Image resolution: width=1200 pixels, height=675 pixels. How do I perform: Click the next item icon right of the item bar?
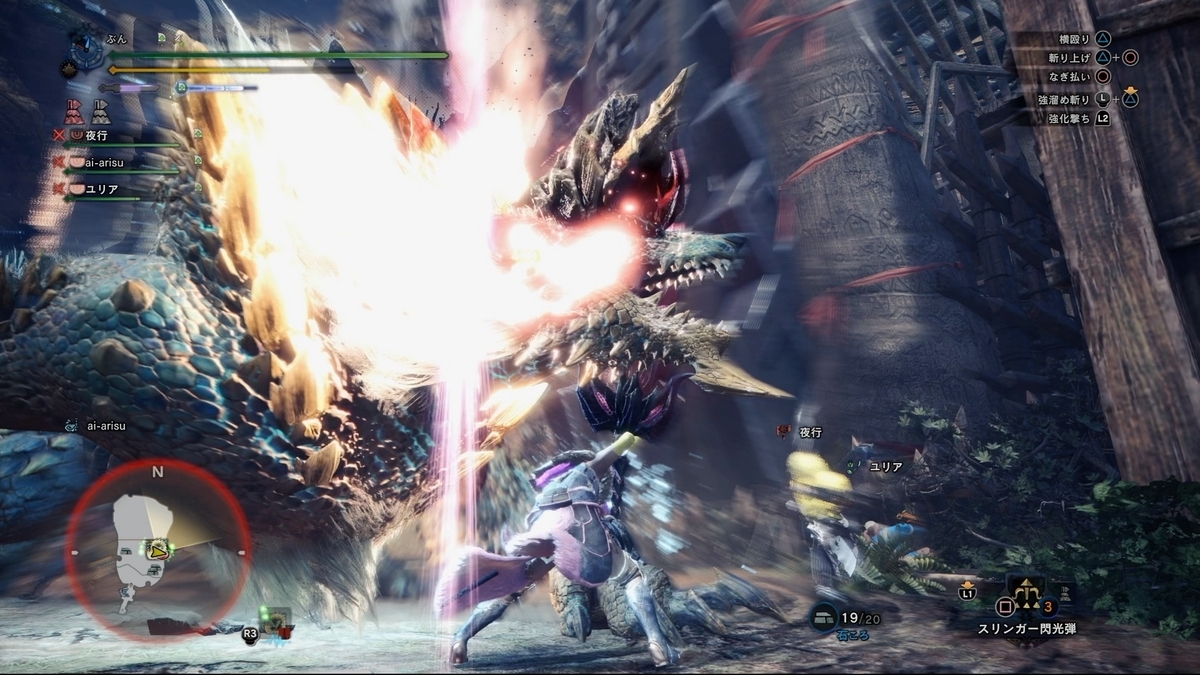point(1063,593)
